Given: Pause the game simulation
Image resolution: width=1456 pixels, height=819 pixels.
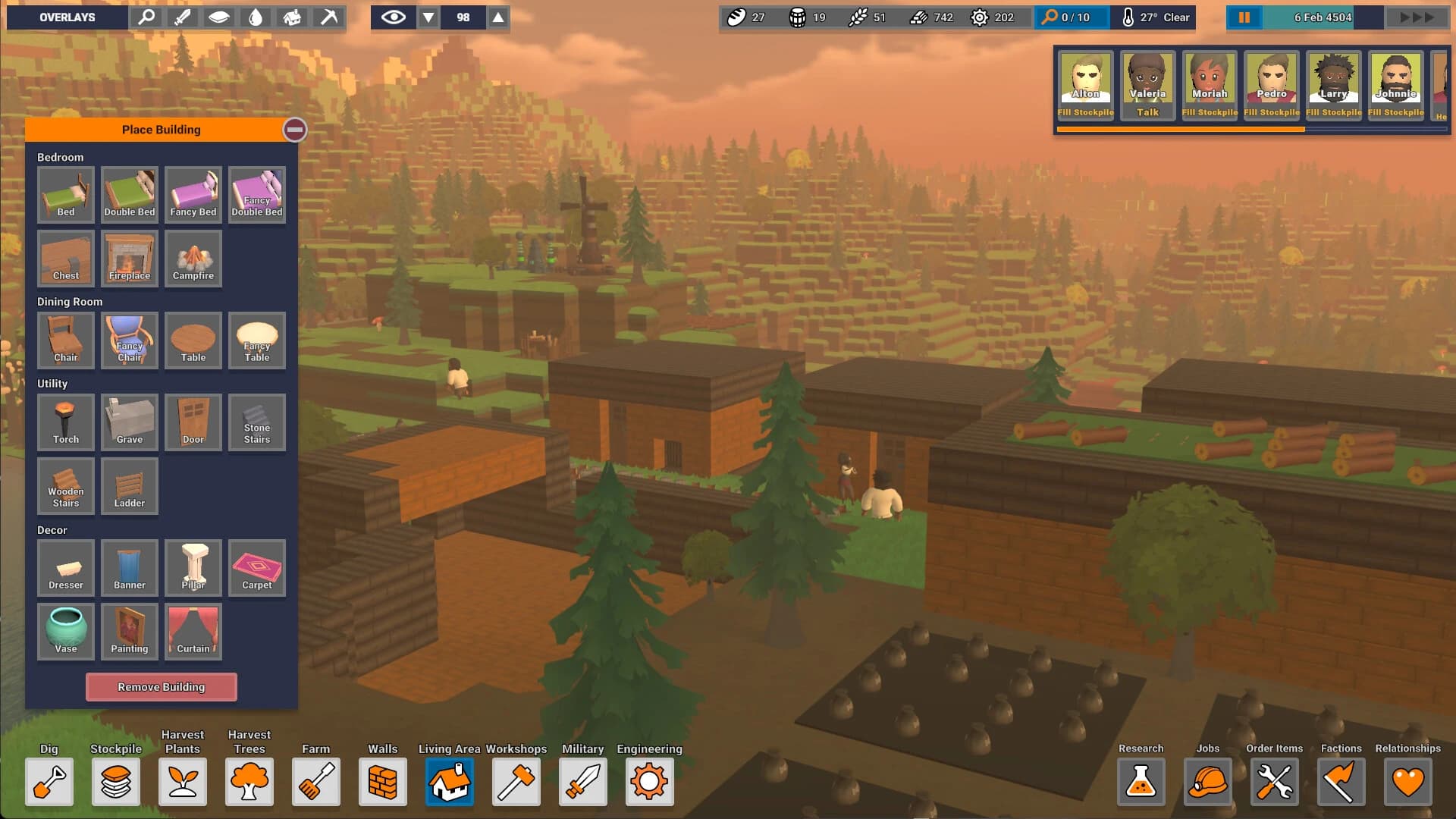Looking at the screenshot, I should click(x=1244, y=17).
